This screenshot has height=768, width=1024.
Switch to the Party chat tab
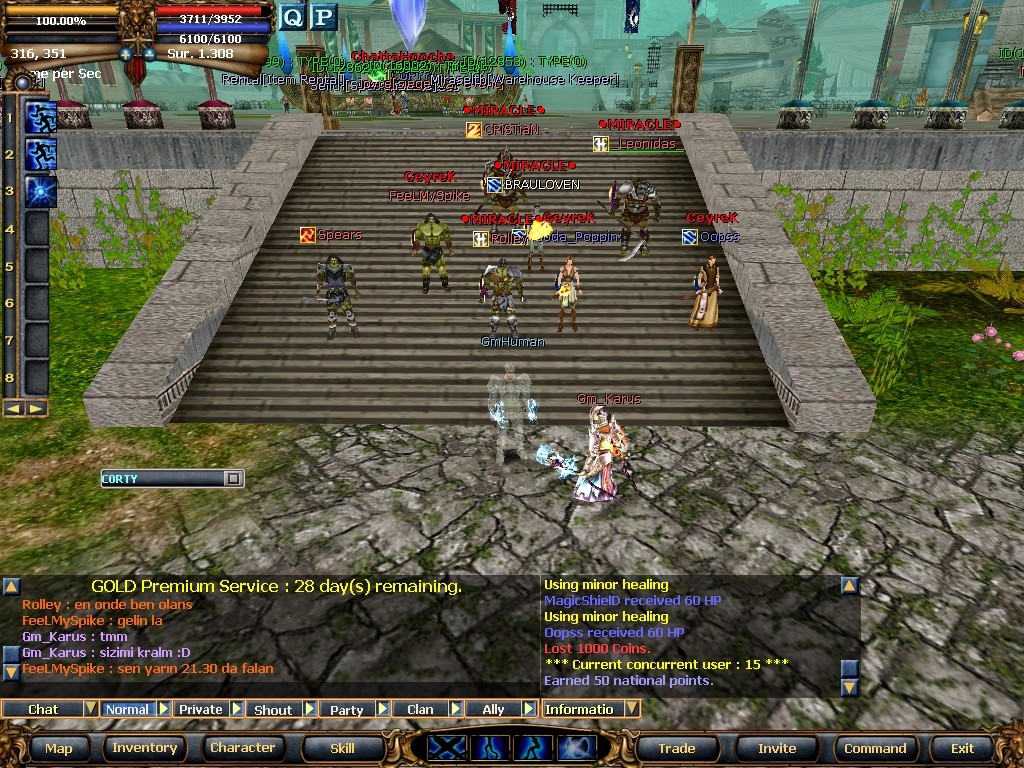coord(346,709)
